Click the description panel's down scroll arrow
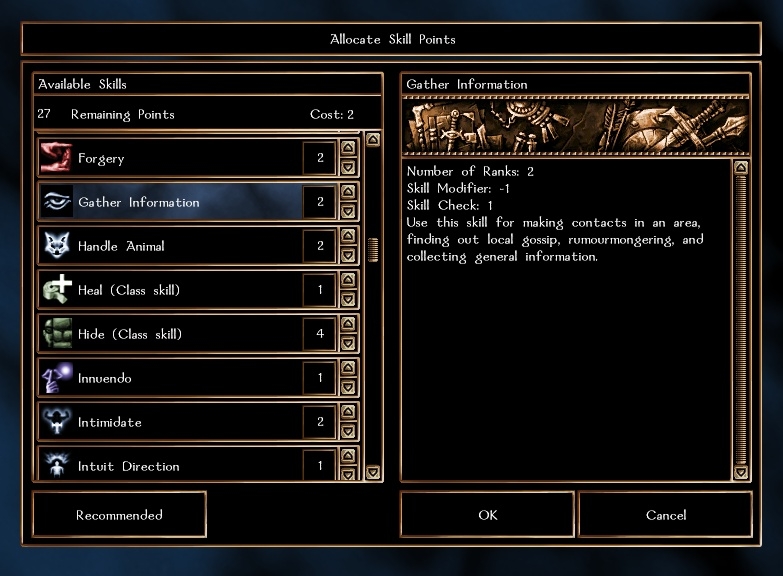The image size is (783, 576). tap(741, 472)
